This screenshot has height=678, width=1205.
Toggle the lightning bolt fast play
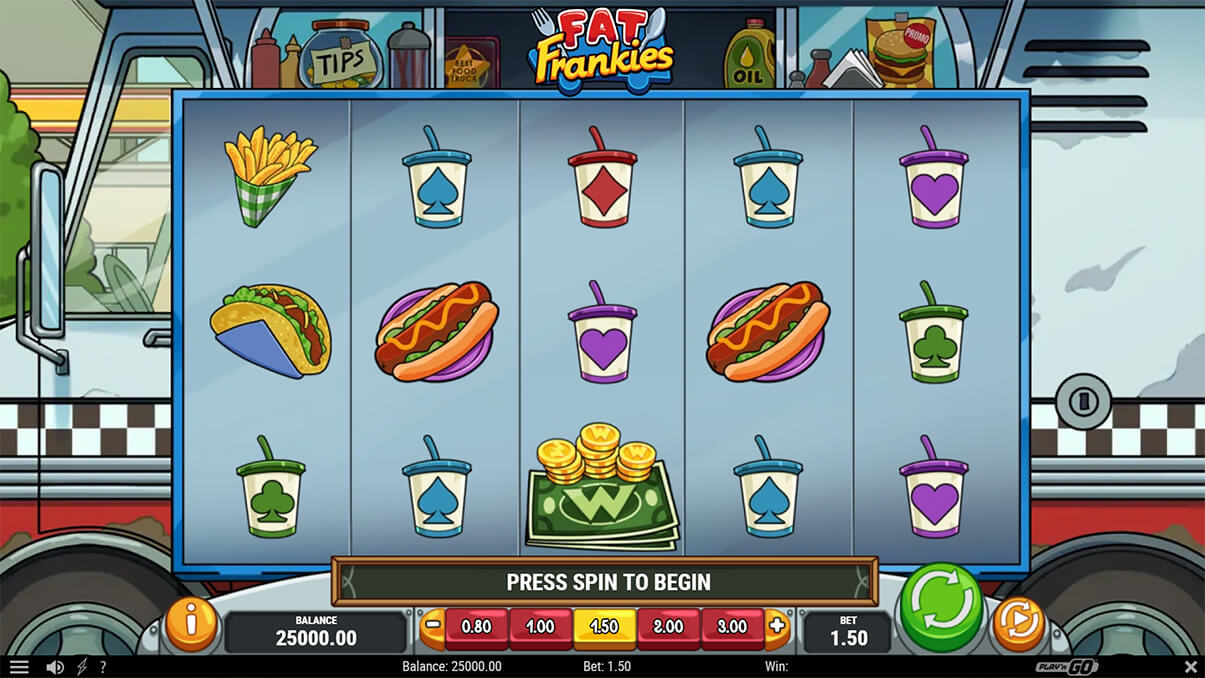(82, 667)
